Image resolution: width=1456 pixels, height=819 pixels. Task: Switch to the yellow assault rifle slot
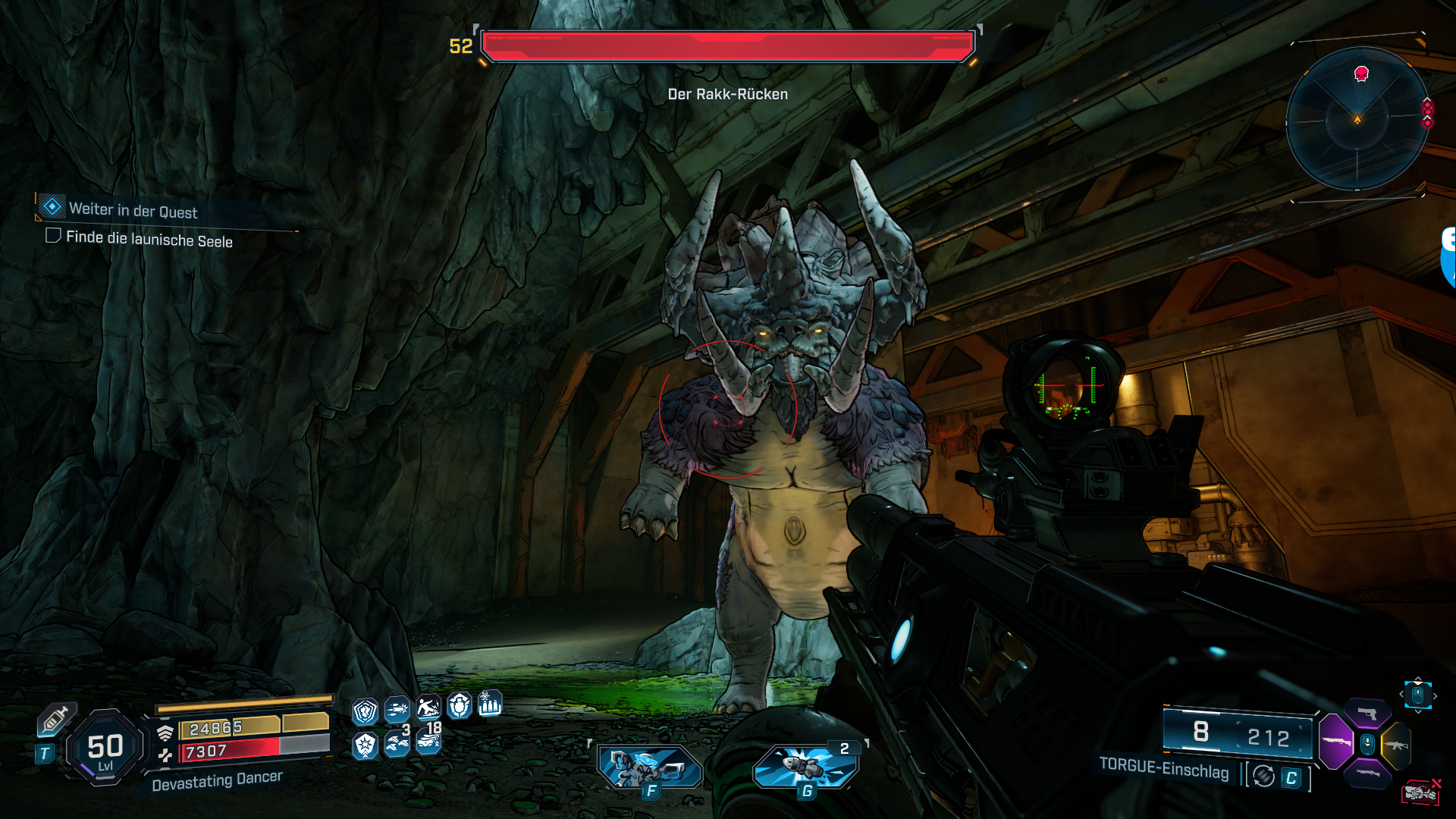1396,745
